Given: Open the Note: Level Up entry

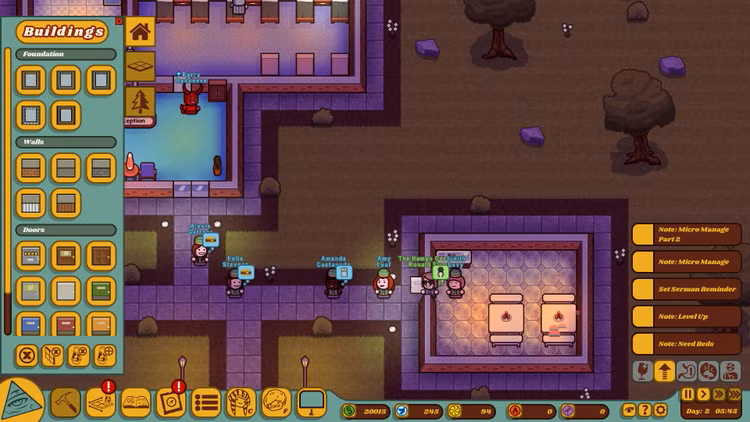Looking at the screenshot, I should click(688, 316).
